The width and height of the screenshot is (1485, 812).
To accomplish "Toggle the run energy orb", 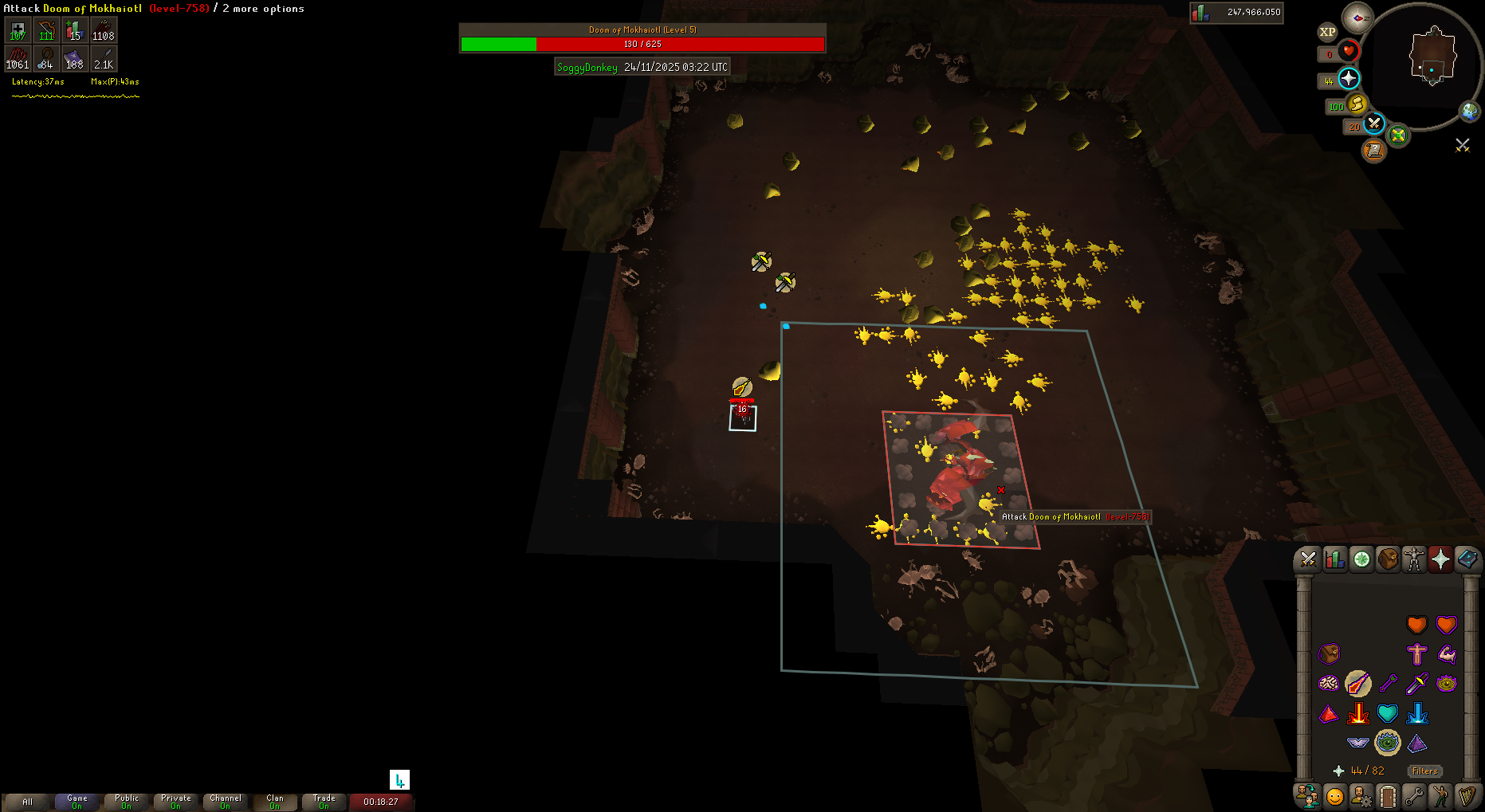I will point(1357,104).
